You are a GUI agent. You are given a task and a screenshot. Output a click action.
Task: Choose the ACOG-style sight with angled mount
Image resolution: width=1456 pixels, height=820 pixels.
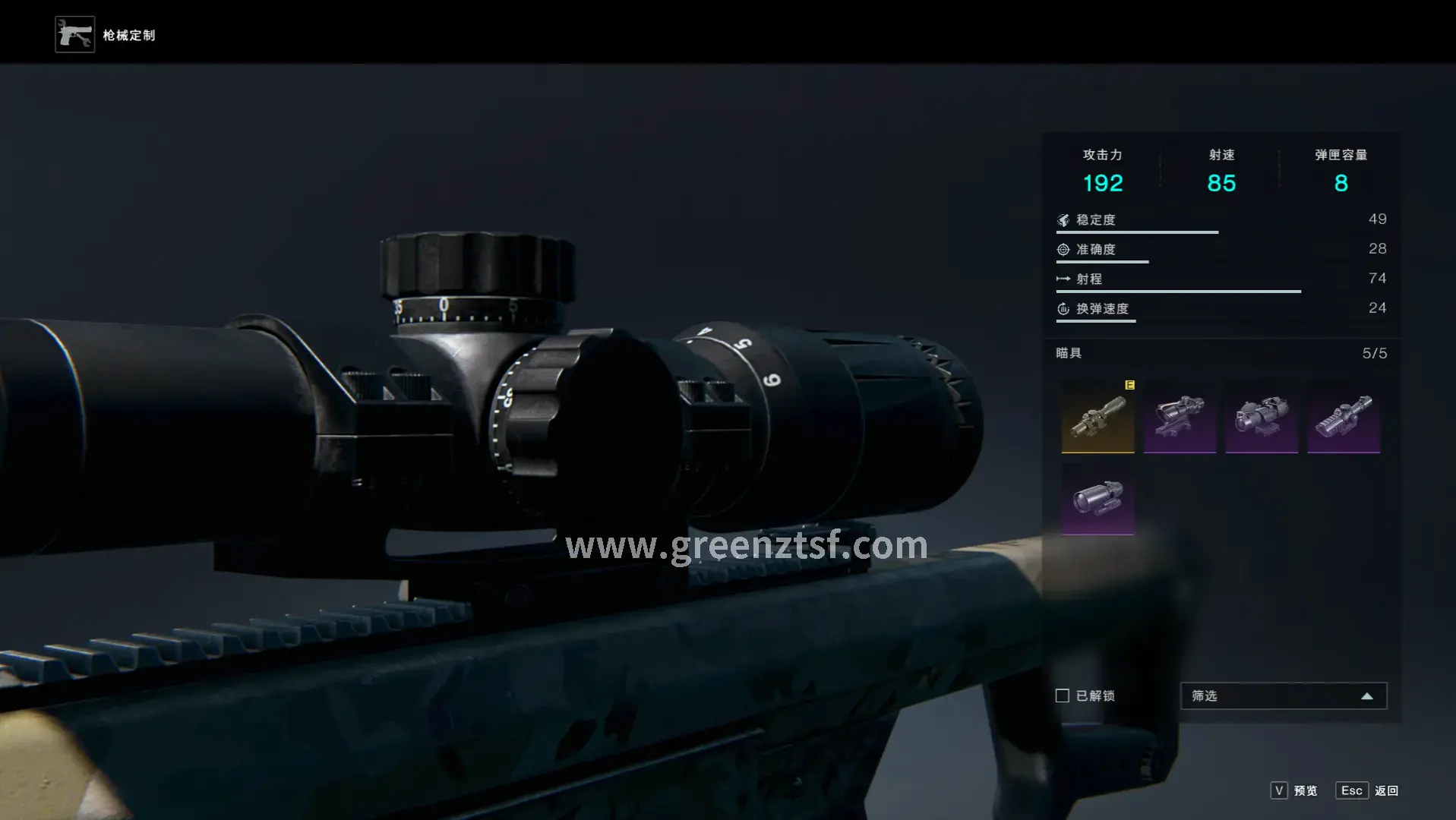[1180, 417]
